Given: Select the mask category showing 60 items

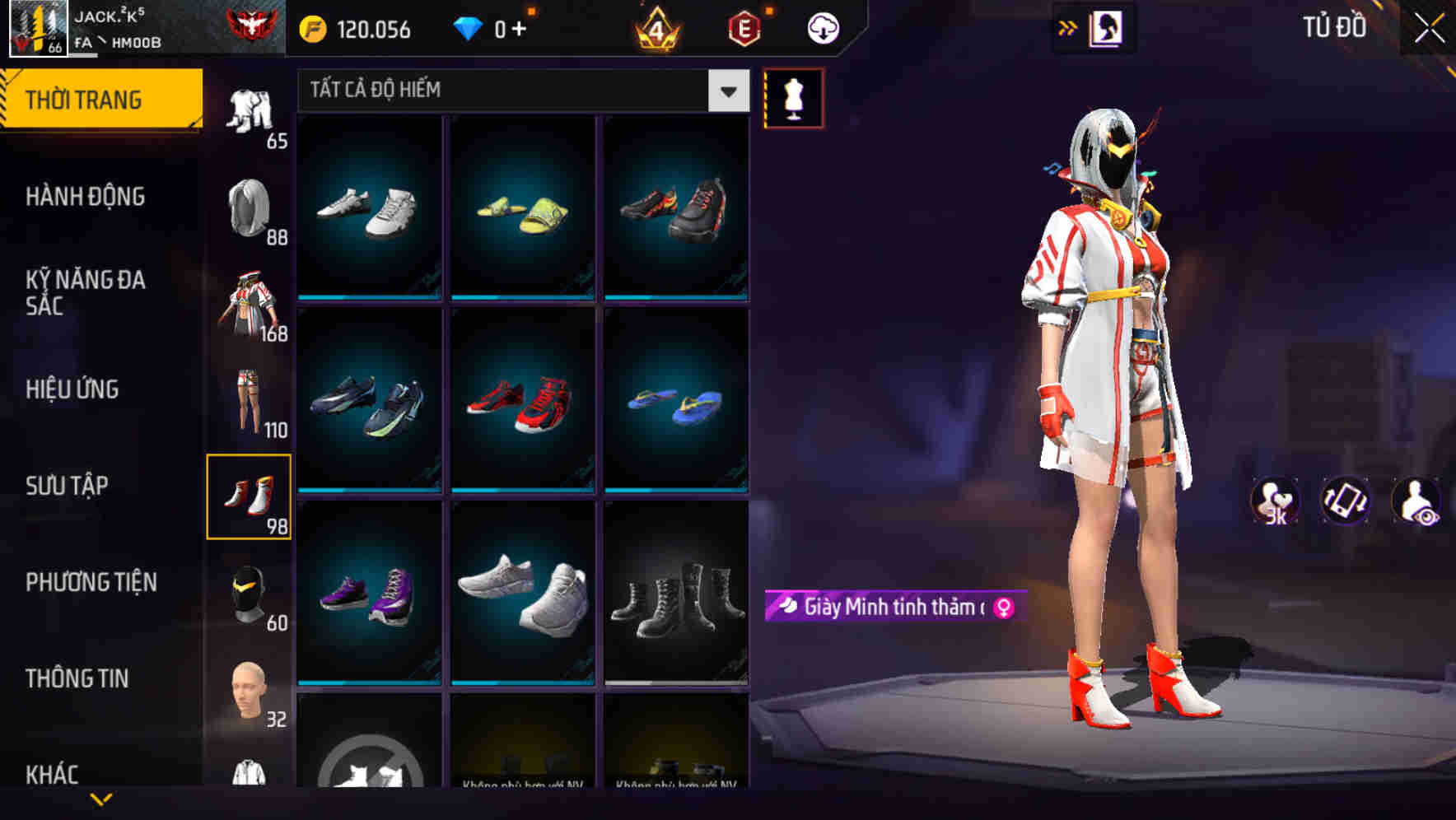Looking at the screenshot, I should 250,593.
